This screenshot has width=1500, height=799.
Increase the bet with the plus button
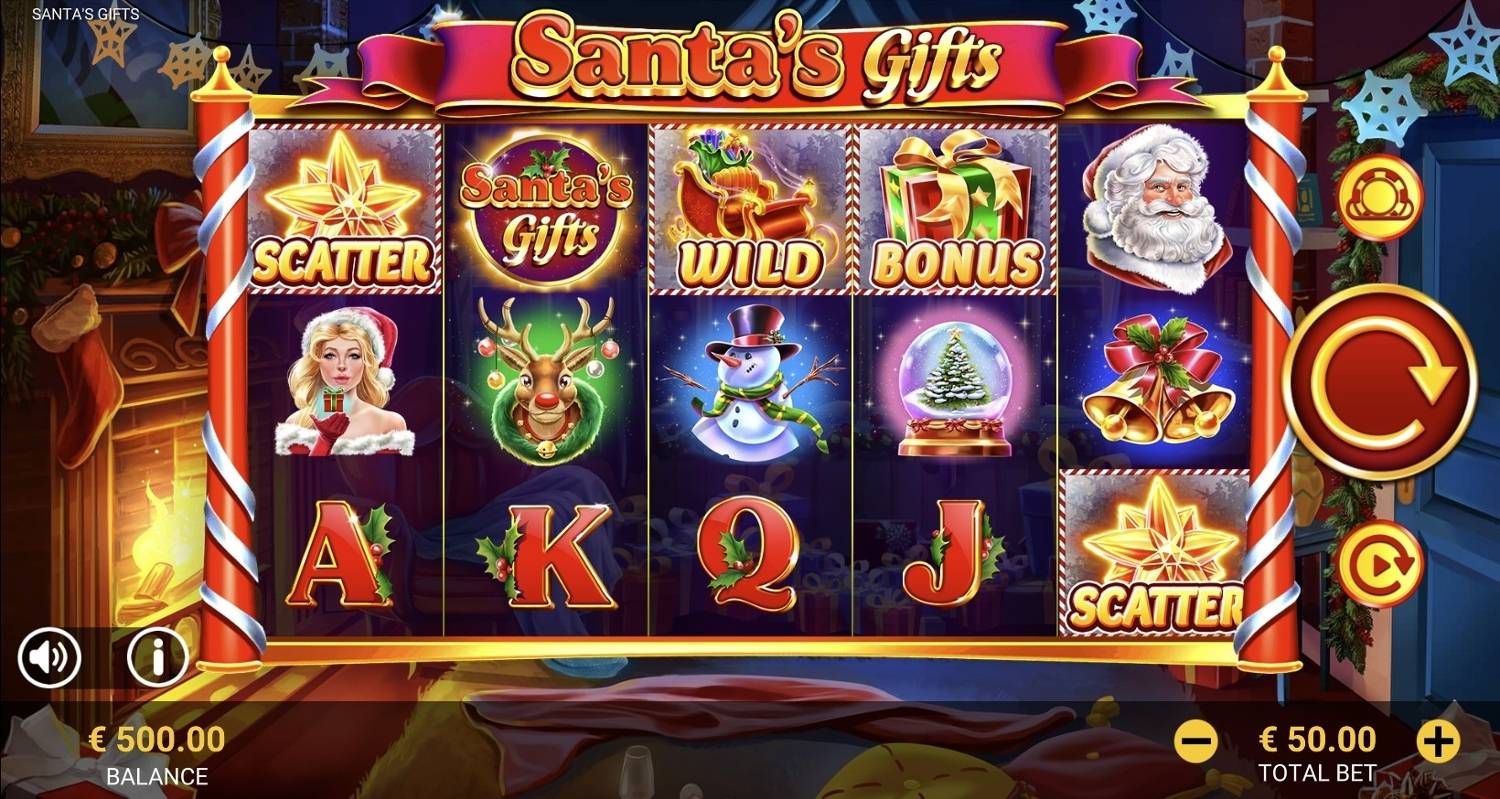tap(1438, 740)
